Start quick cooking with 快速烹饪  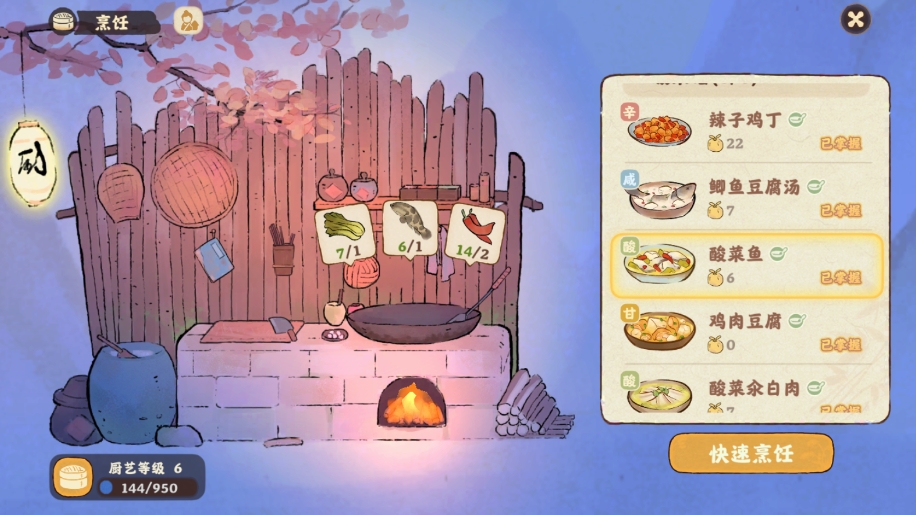[x=750, y=453]
